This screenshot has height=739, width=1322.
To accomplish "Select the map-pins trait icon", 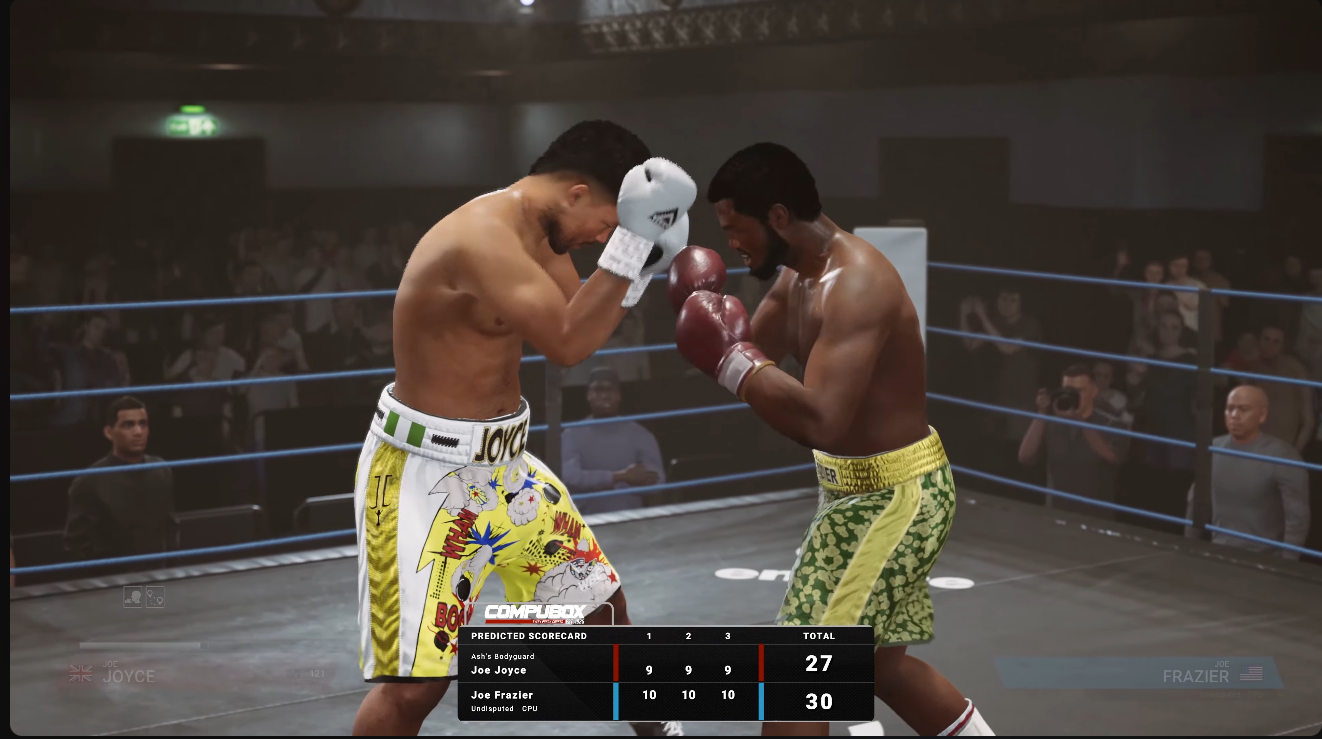I will click(x=154, y=597).
